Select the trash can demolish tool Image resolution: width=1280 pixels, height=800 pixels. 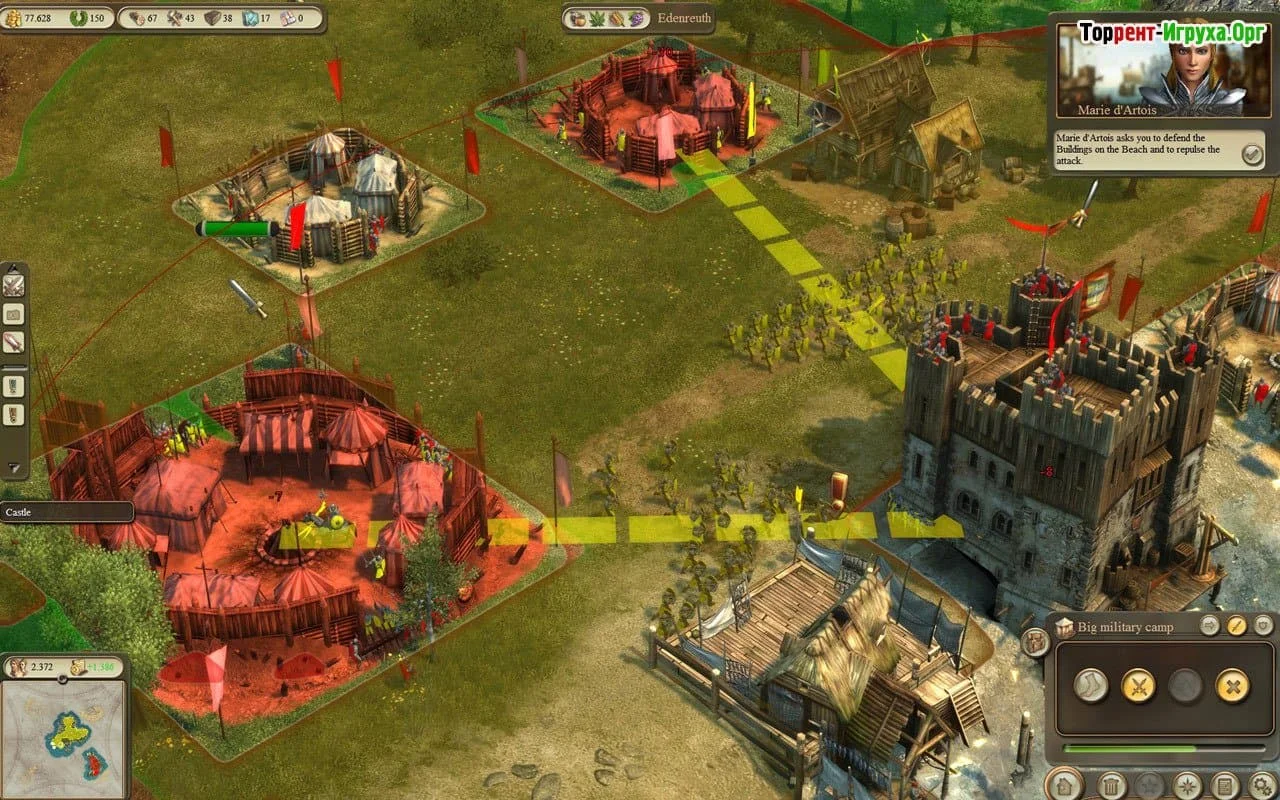pyautogui.click(x=1112, y=786)
